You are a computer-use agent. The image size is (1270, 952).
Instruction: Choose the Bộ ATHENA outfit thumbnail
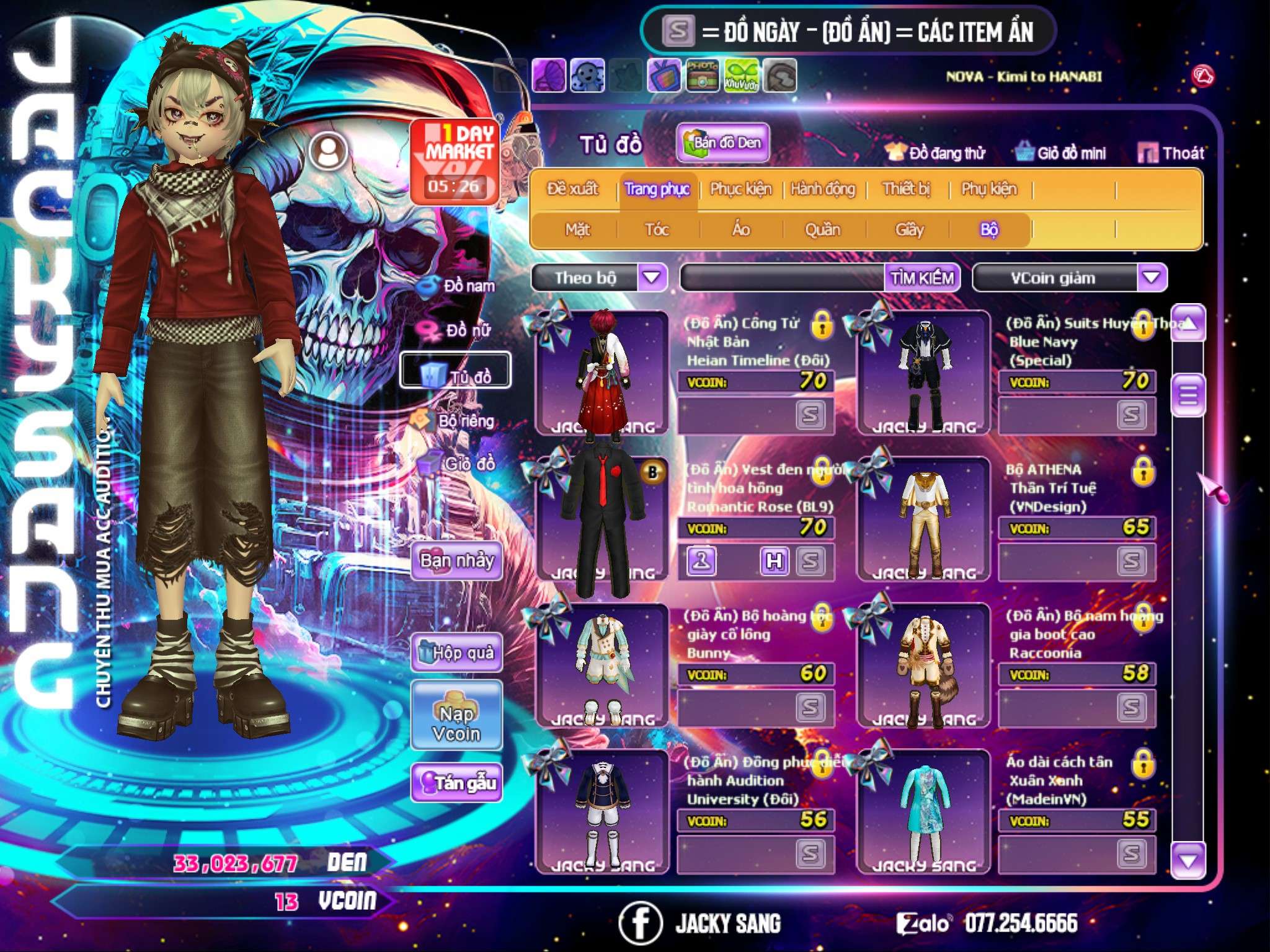[923, 518]
